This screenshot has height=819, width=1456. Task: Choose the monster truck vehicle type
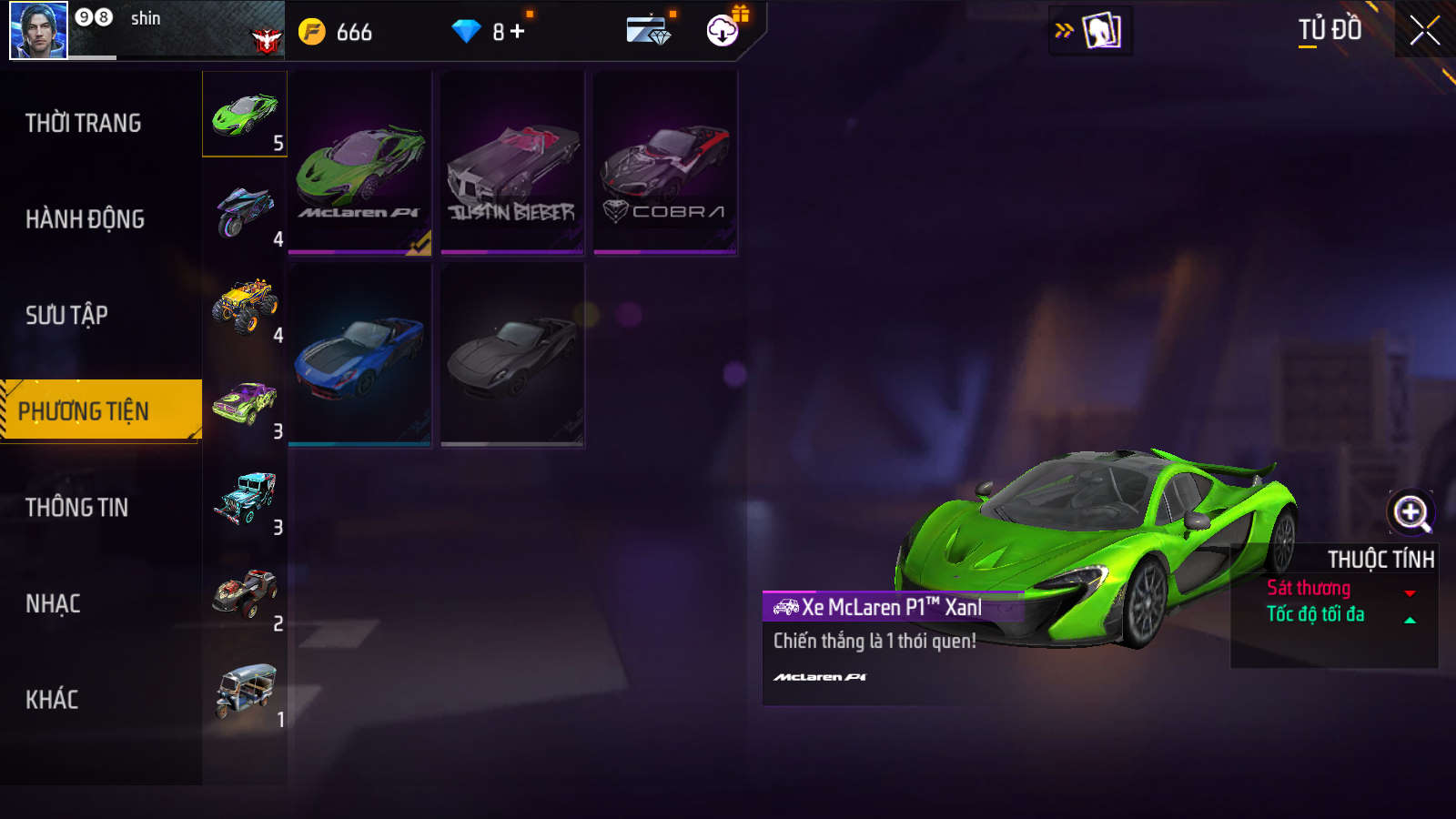point(245,307)
